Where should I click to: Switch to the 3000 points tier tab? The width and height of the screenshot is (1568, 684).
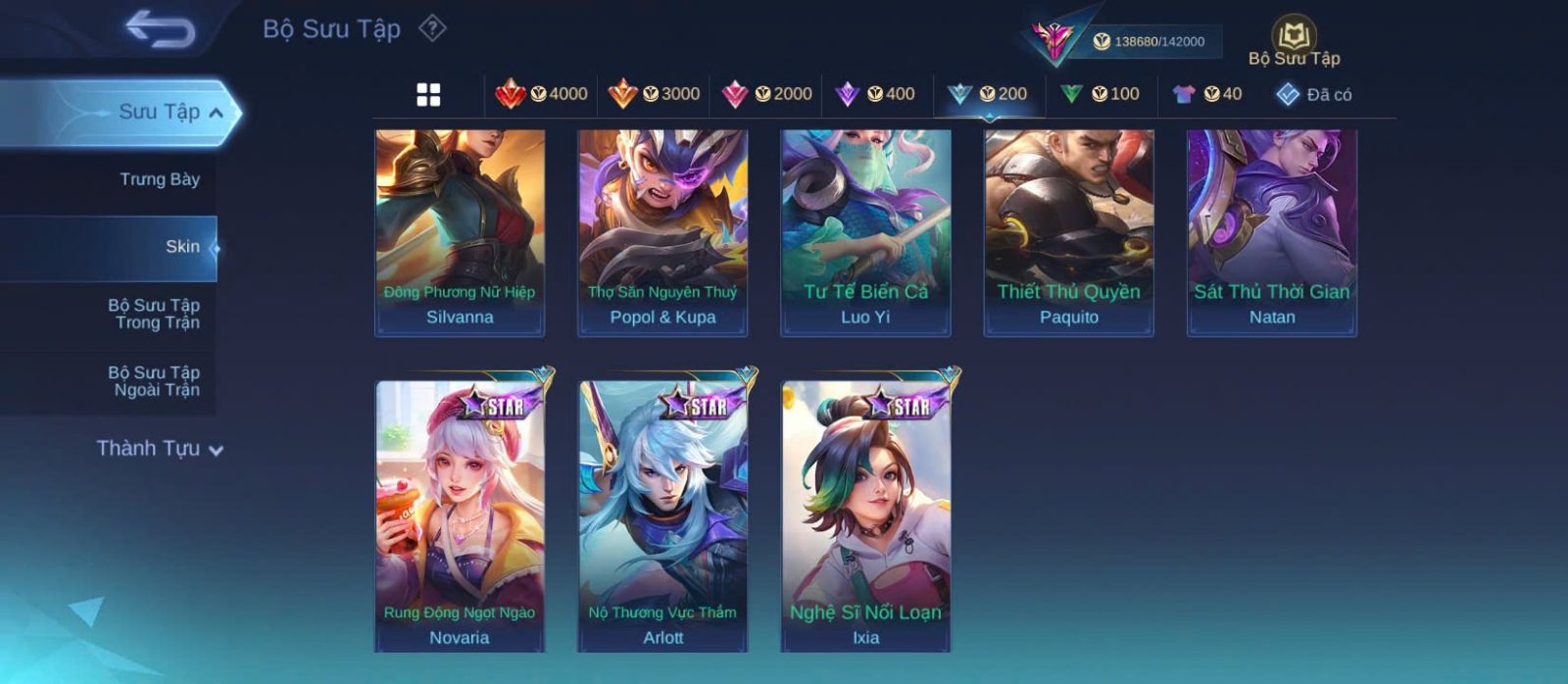click(655, 94)
